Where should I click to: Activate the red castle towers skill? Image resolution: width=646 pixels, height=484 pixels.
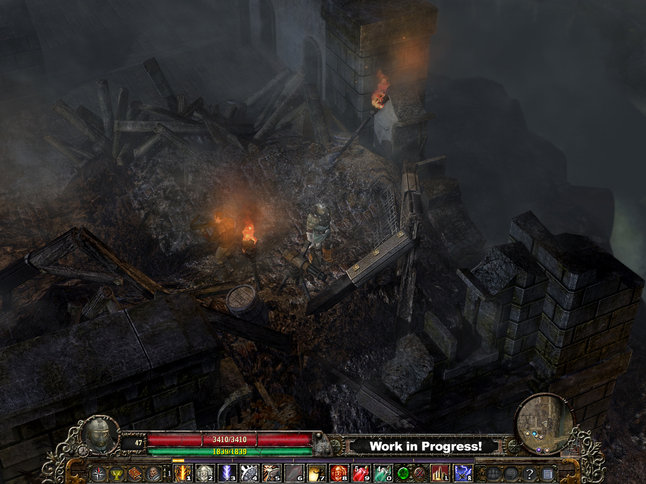441,473
